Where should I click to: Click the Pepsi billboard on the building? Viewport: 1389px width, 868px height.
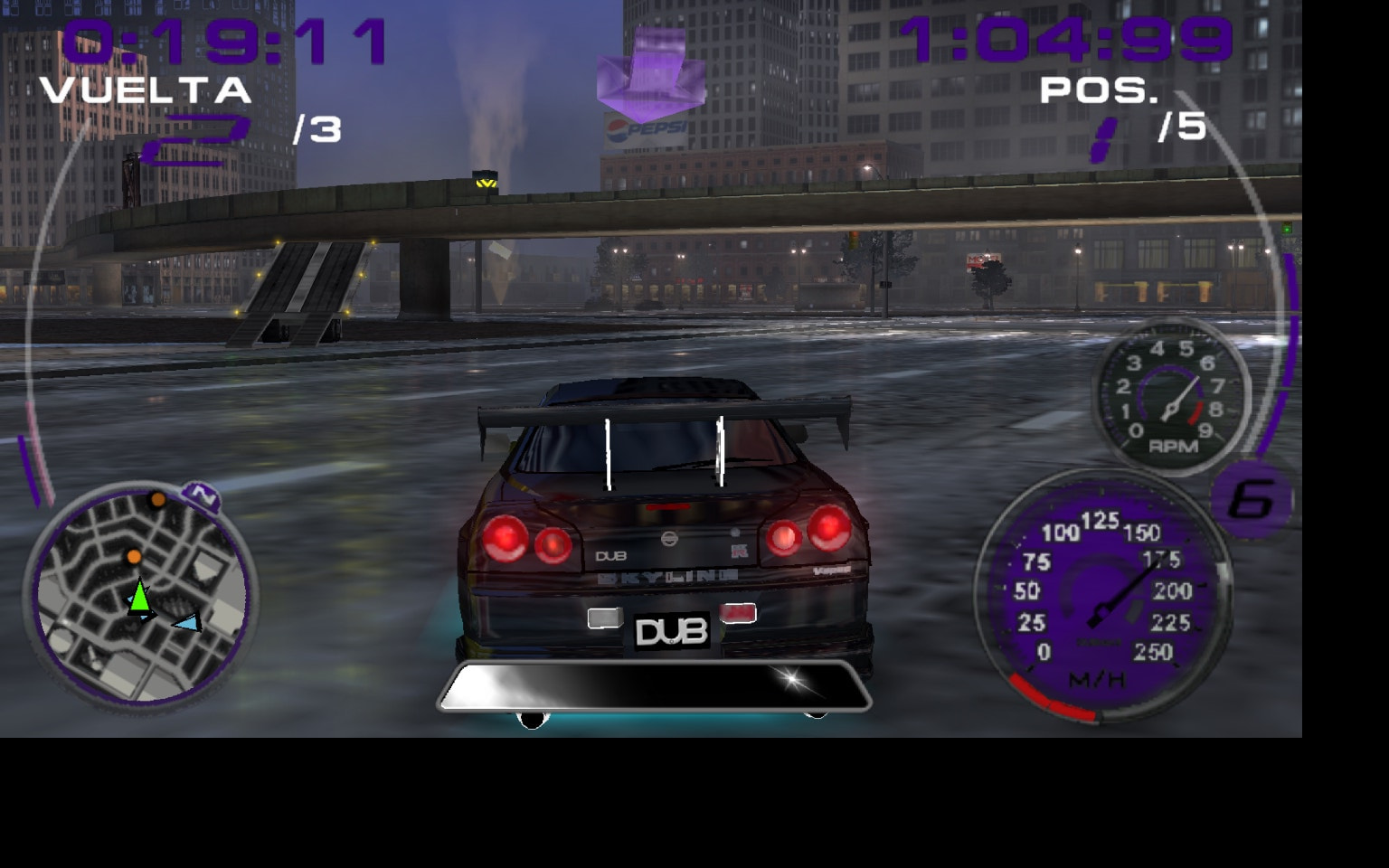tap(644, 128)
